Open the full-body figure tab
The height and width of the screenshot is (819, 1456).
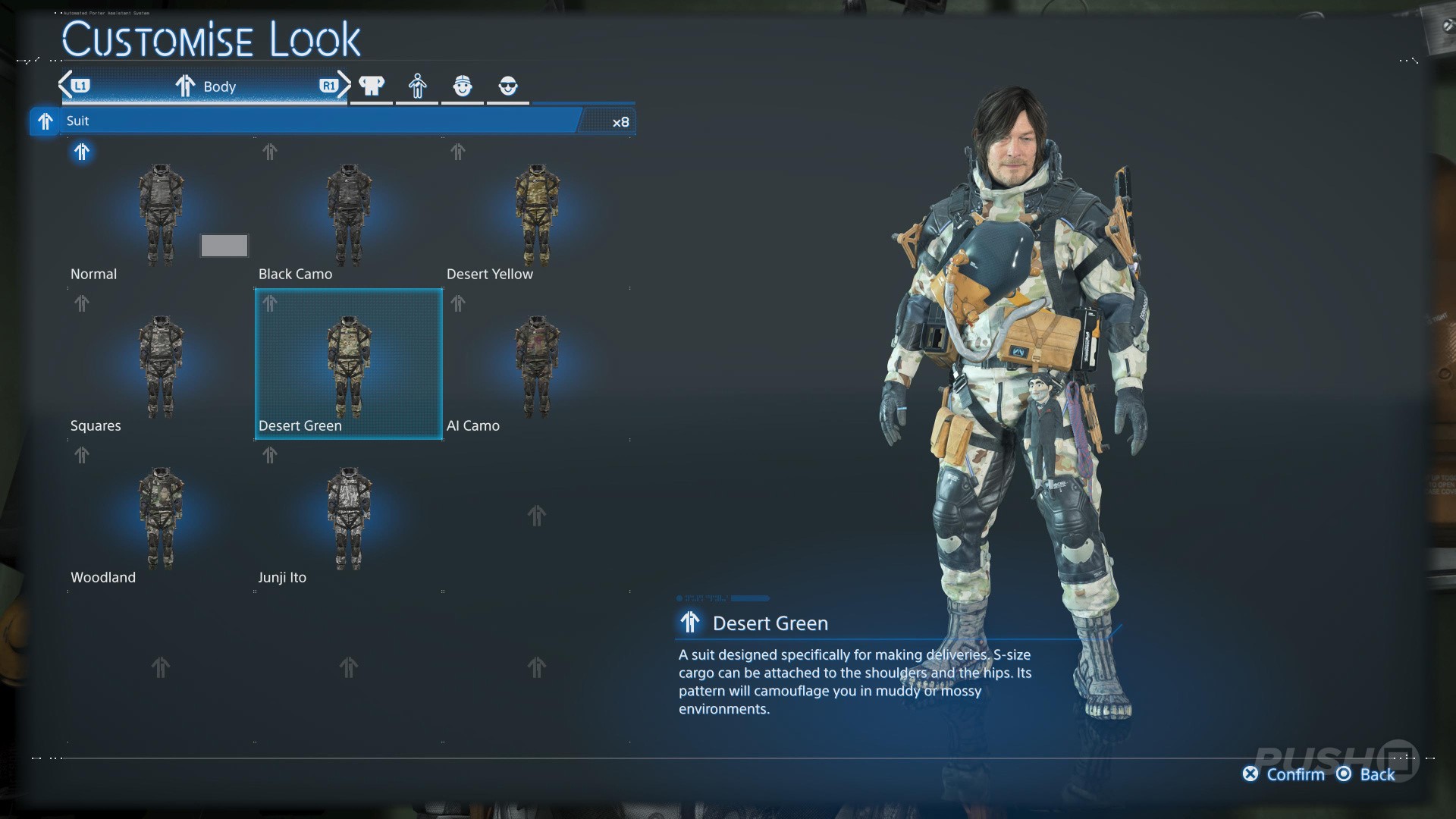point(417,86)
